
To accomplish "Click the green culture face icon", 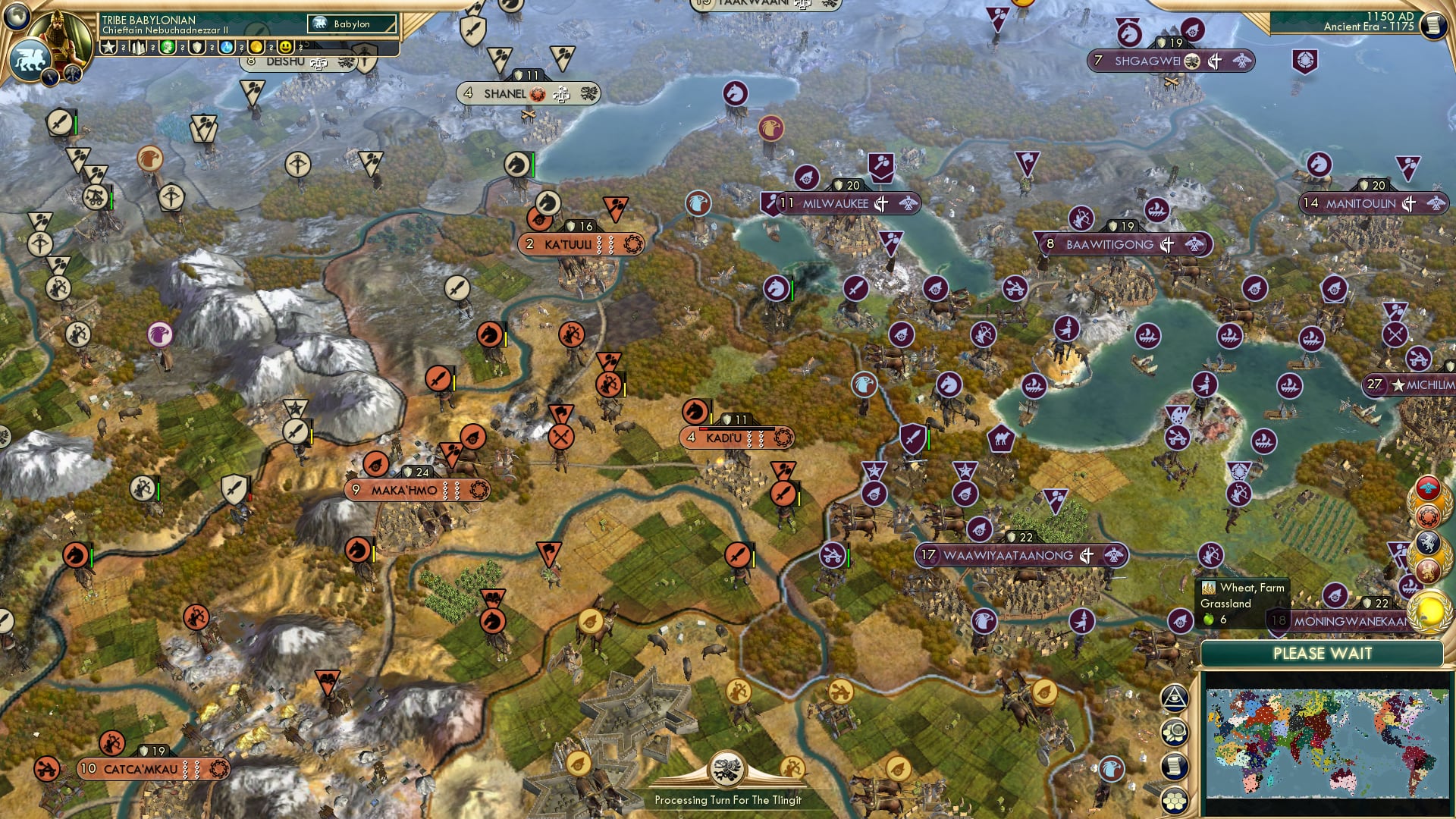I will click(x=168, y=45).
